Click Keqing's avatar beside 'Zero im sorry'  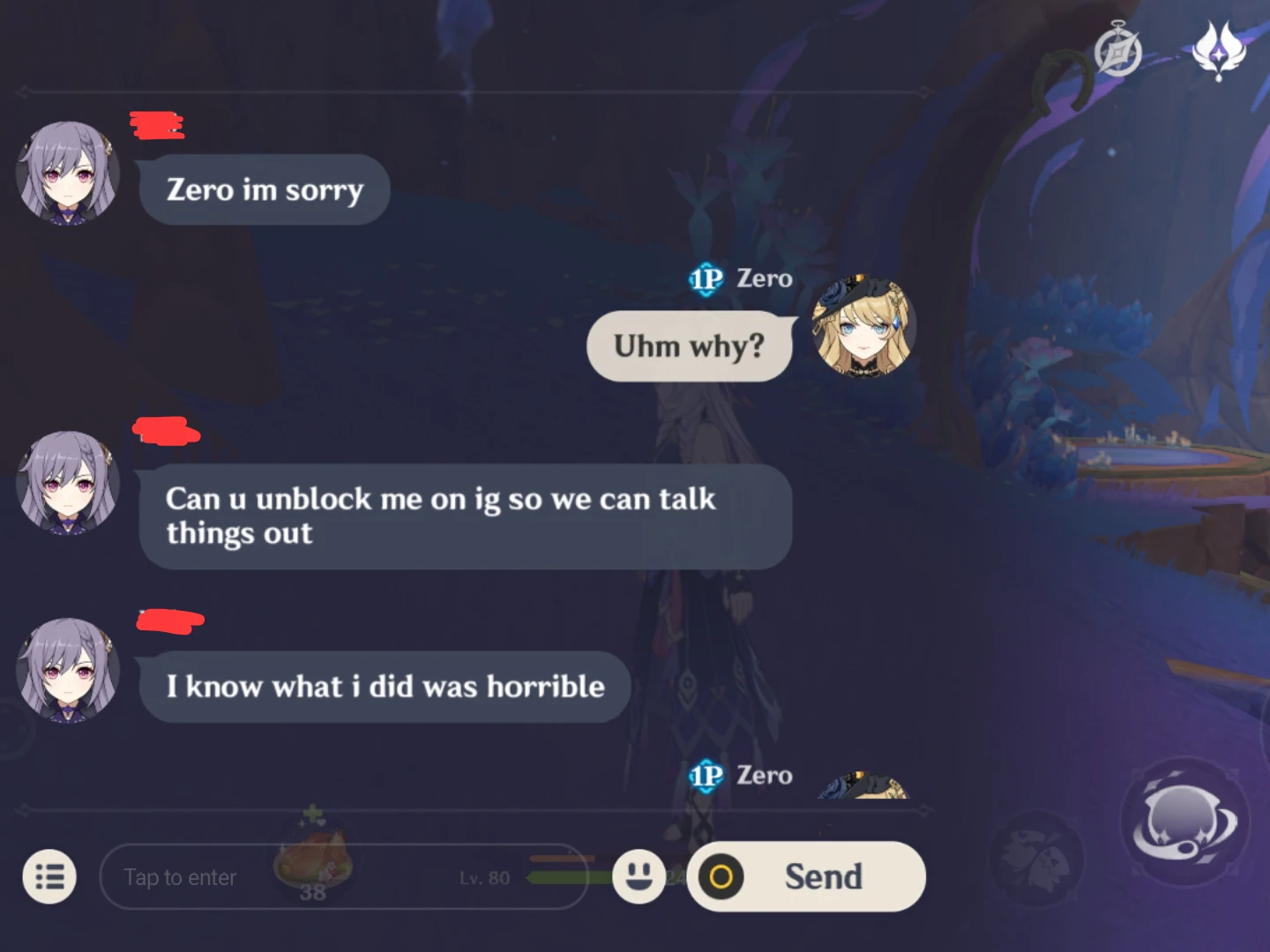pos(70,173)
